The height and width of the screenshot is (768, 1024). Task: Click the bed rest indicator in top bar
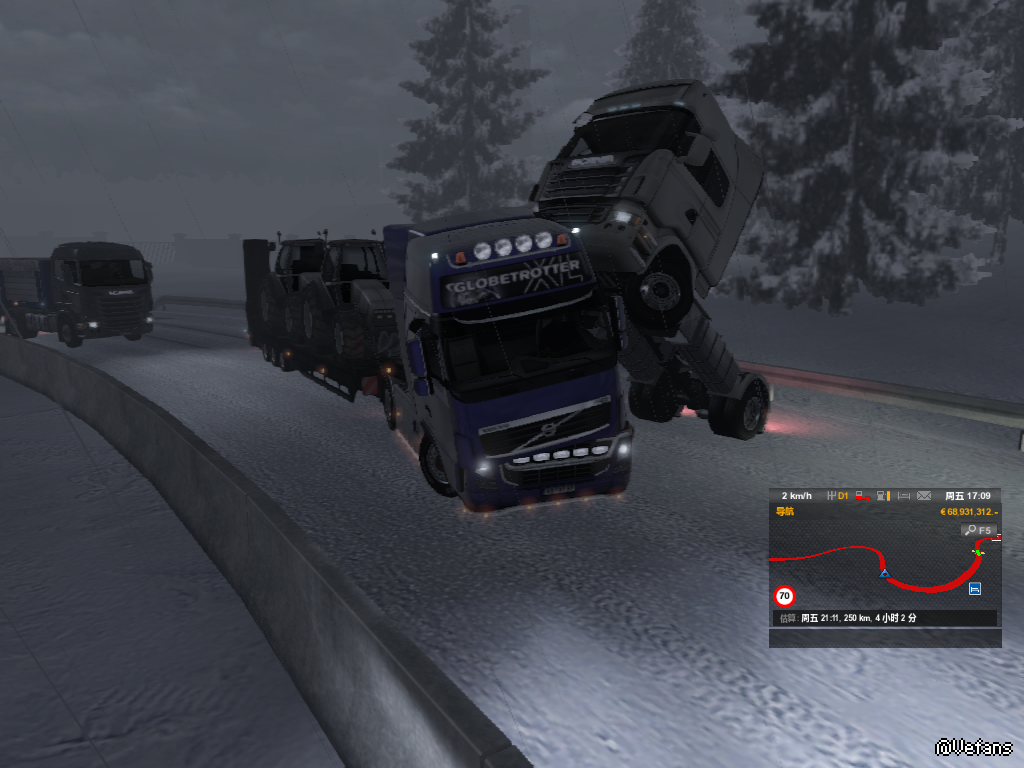(x=903, y=496)
